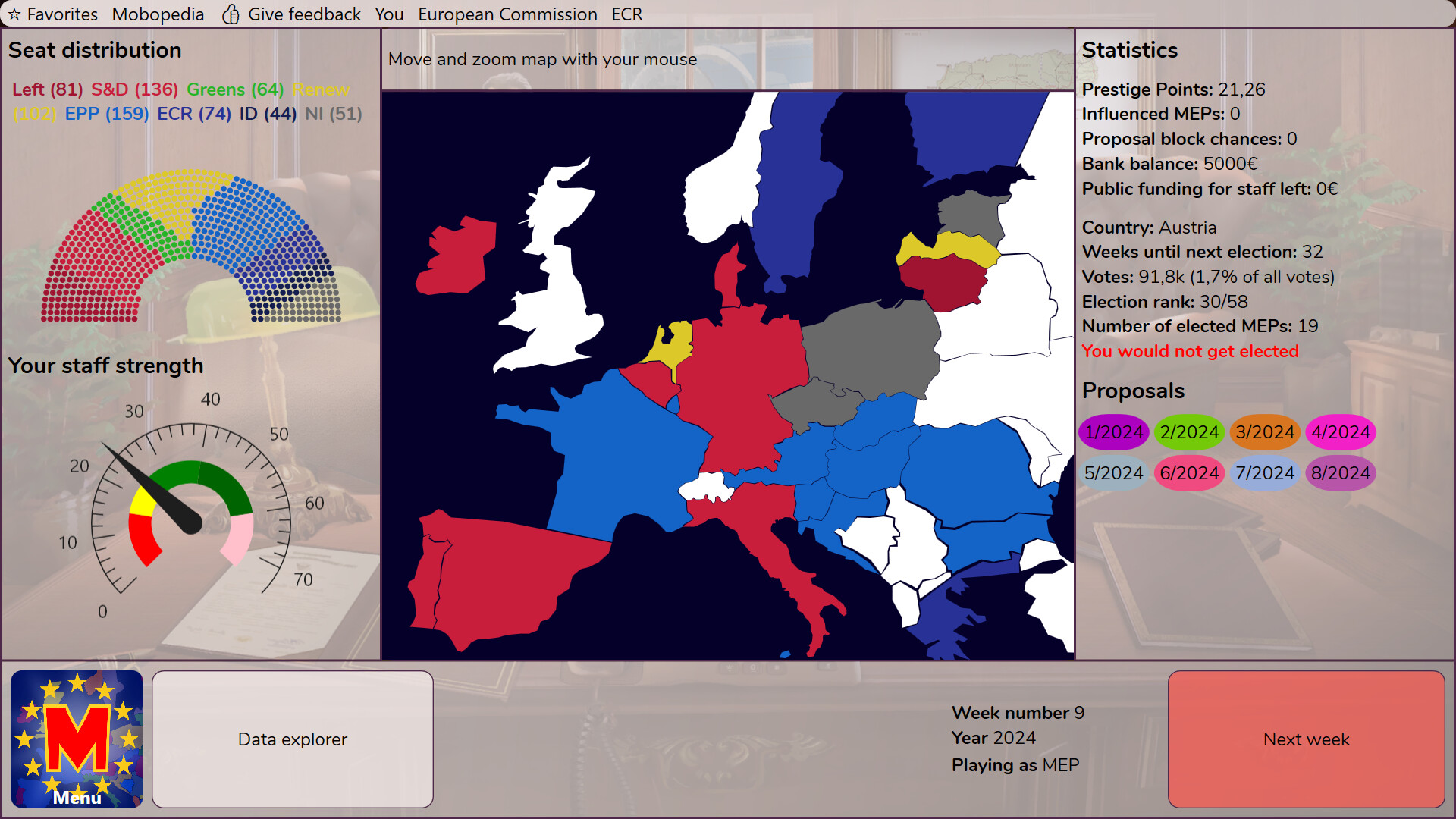Open the Menu via the starred M icon
This screenshot has height=819, width=1456.
click(x=76, y=739)
